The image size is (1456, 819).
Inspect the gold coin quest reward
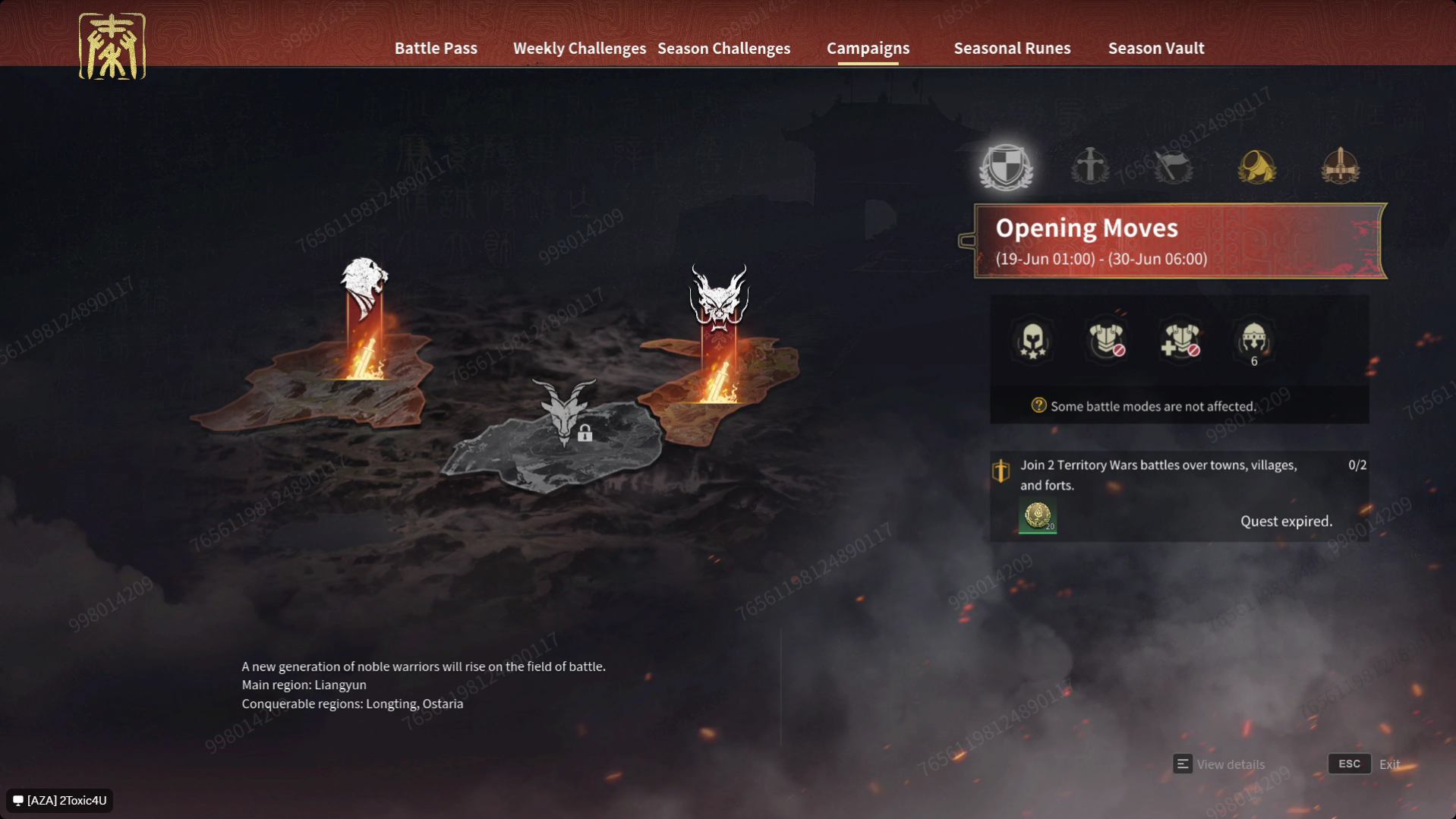coord(1037,517)
